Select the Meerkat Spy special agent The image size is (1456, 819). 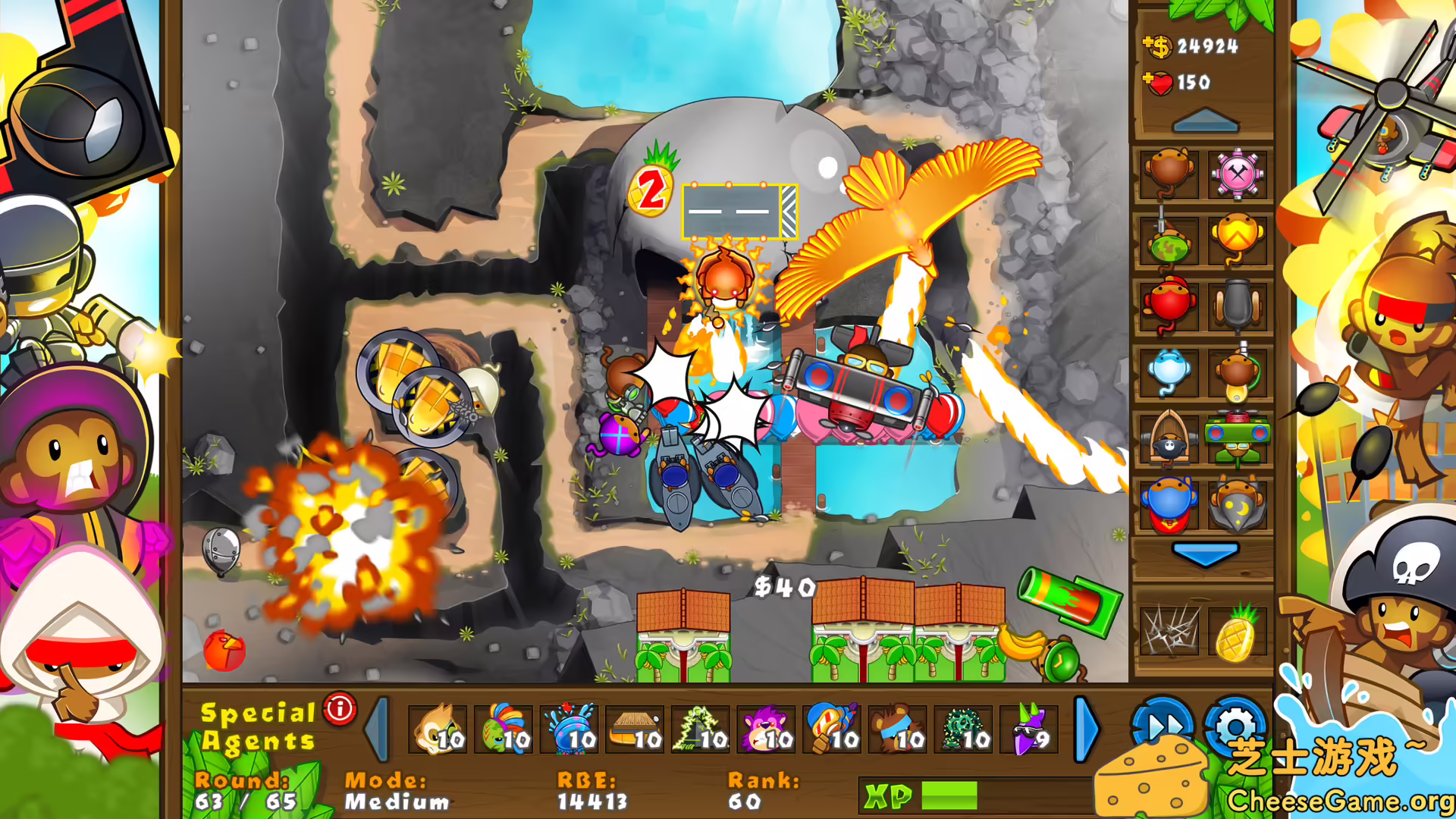440,730
